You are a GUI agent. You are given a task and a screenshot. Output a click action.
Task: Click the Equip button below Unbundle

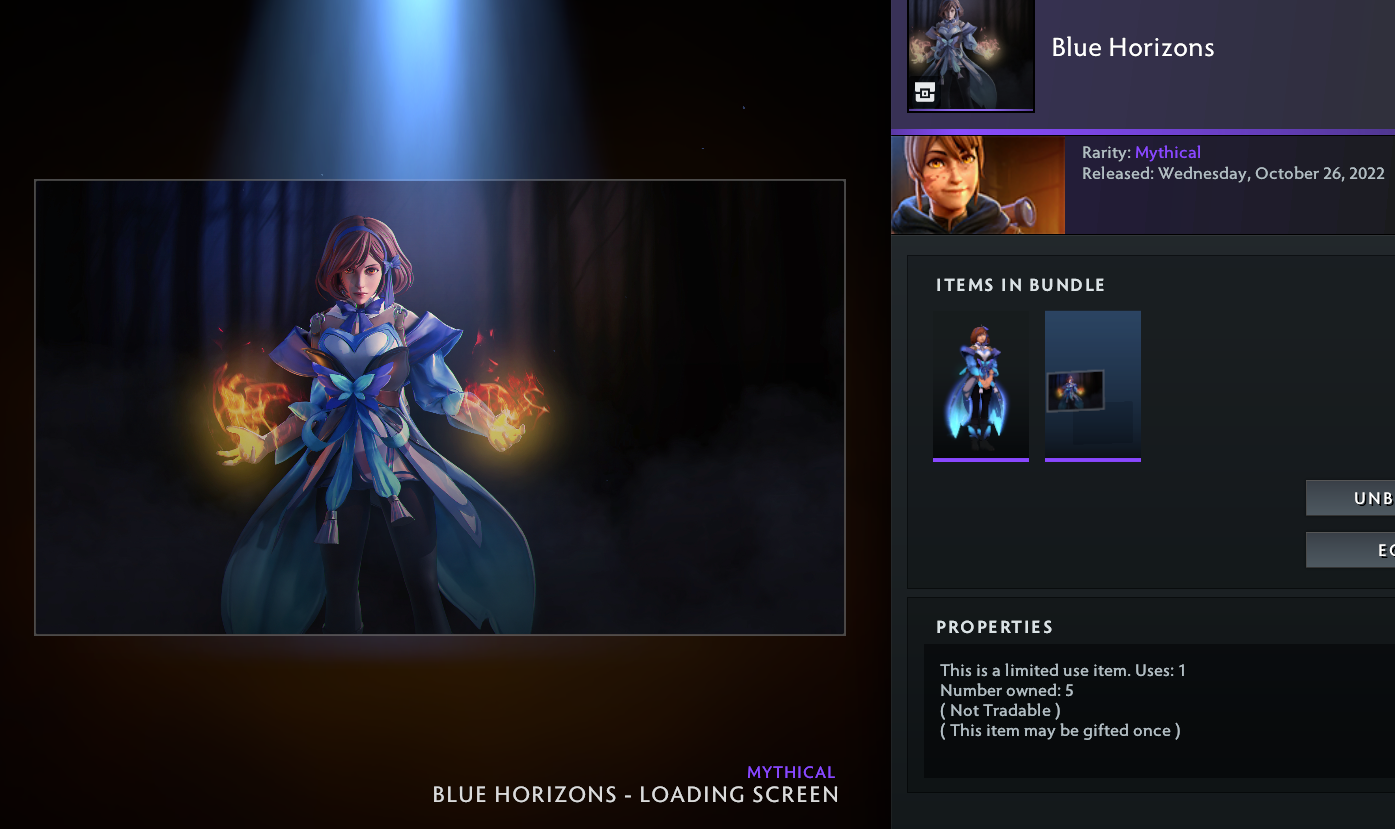click(x=1352, y=550)
